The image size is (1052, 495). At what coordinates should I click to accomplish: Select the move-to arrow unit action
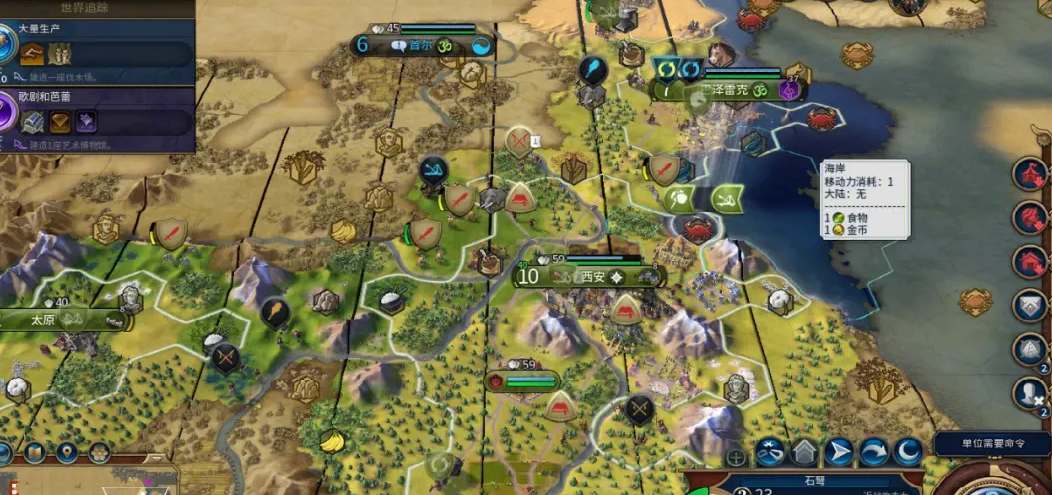pyautogui.click(x=839, y=453)
